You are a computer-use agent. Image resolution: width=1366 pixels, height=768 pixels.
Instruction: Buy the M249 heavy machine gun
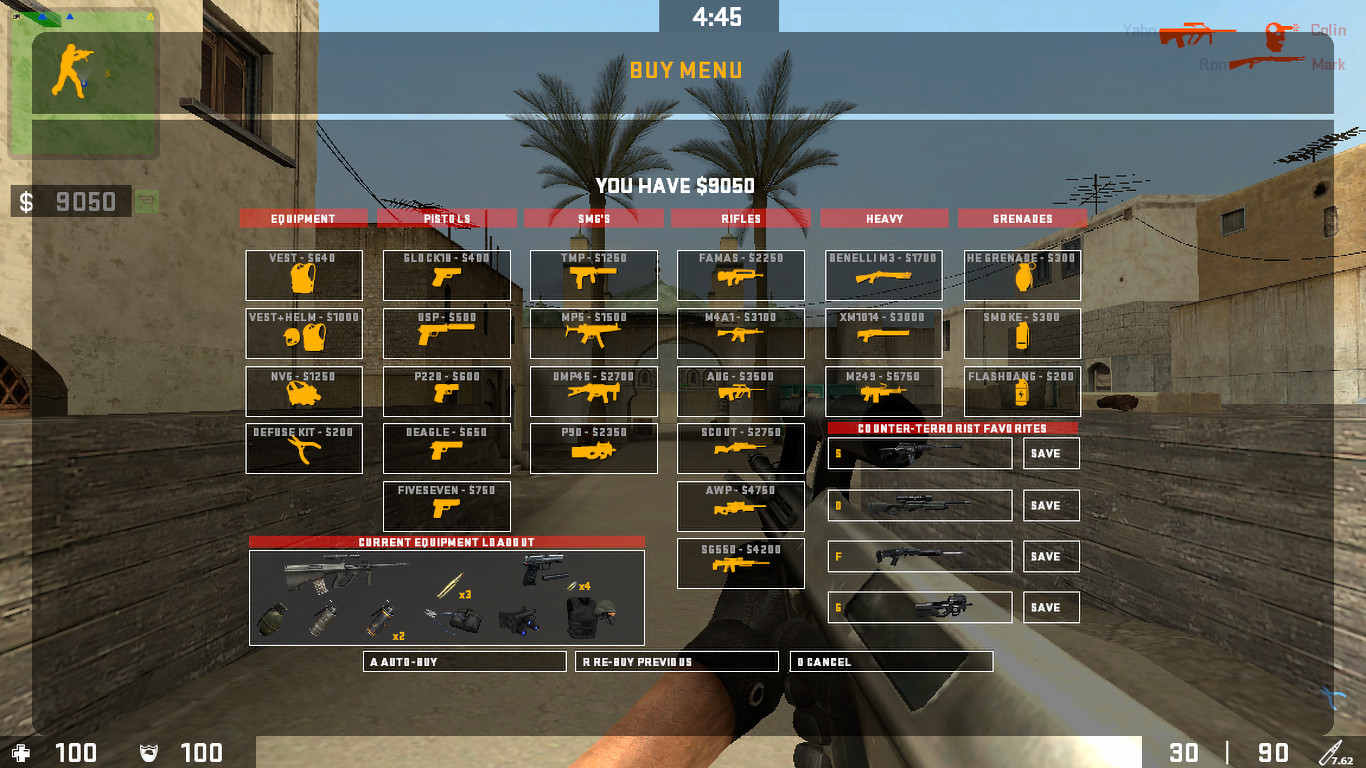[883, 391]
